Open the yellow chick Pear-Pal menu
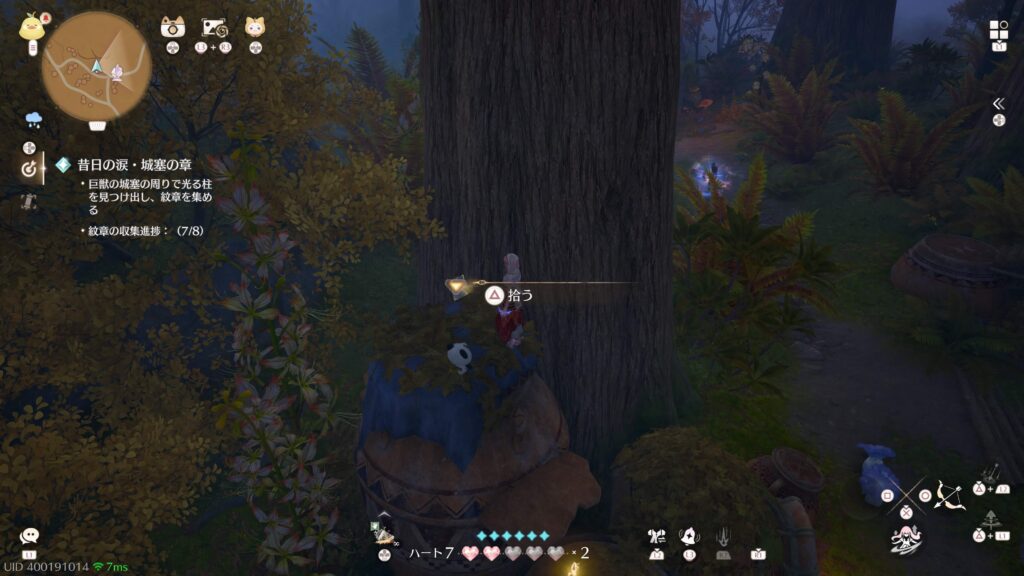Screen dimensions: 1024x576 click(x=30, y=26)
